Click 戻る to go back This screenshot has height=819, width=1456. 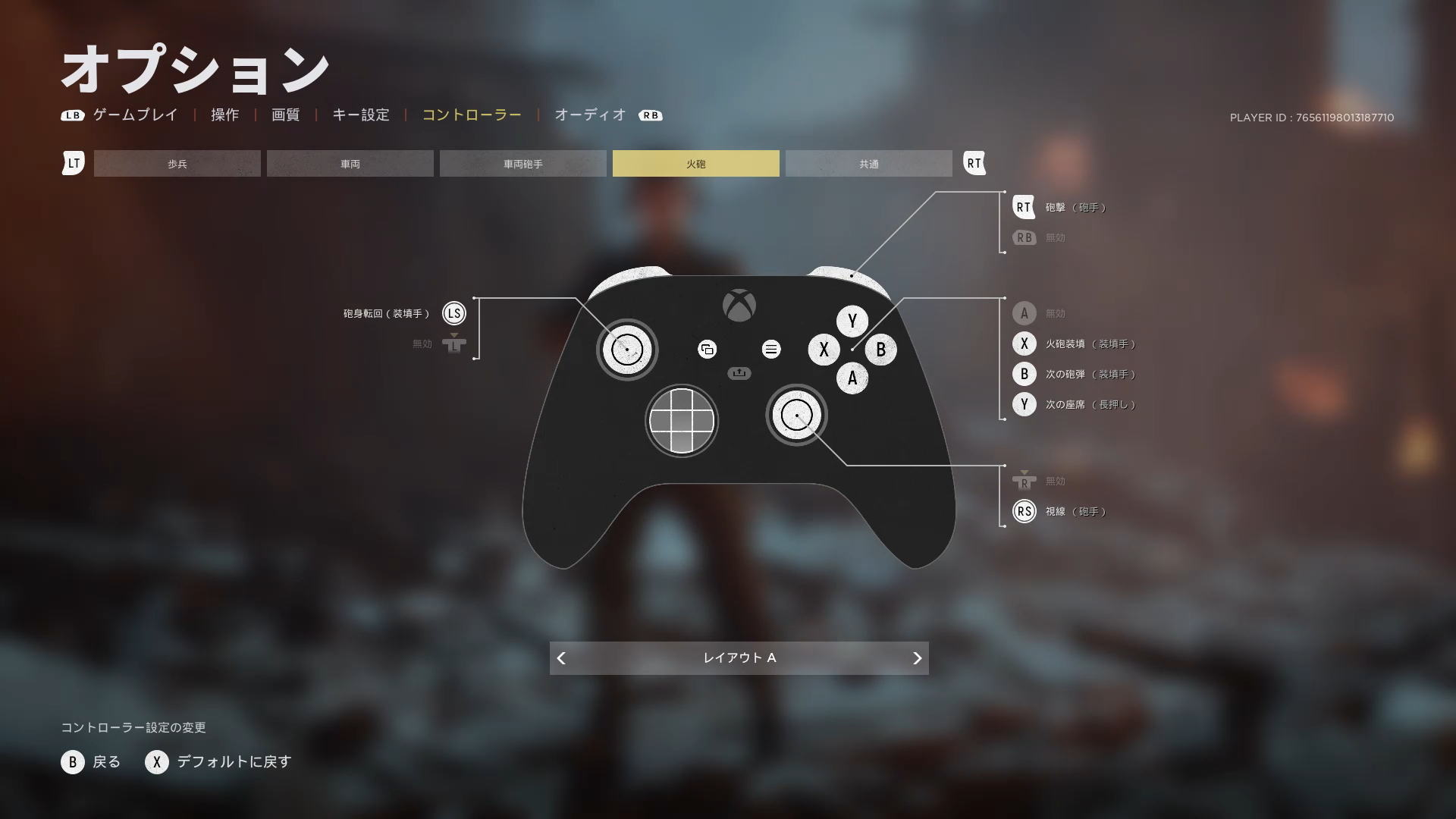tap(92, 762)
